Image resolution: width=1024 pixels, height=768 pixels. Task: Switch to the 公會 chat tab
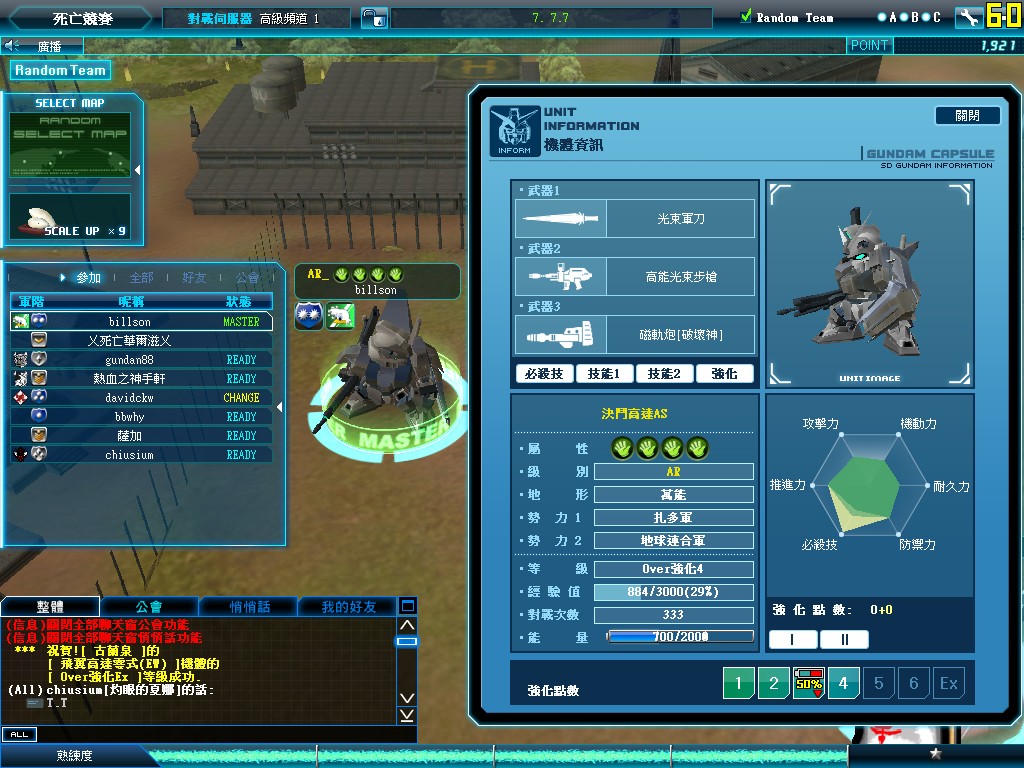tap(149, 607)
